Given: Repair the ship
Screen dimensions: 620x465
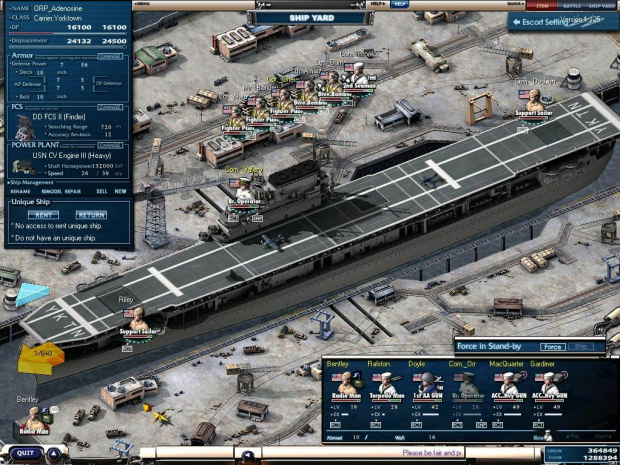Looking at the screenshot, I should pyautogui.click(x=73, y=191).
